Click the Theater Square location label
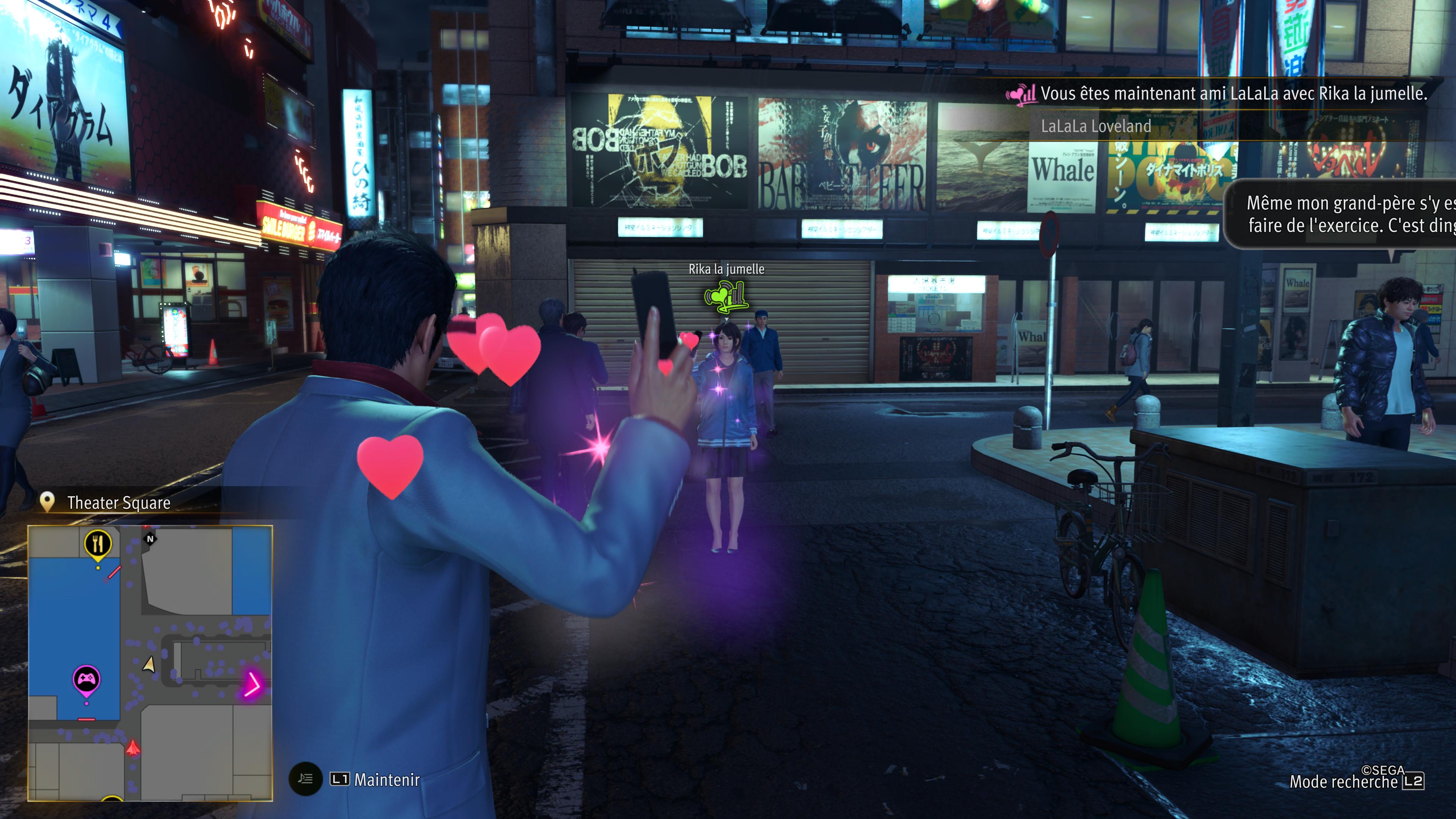 point(118,502)
